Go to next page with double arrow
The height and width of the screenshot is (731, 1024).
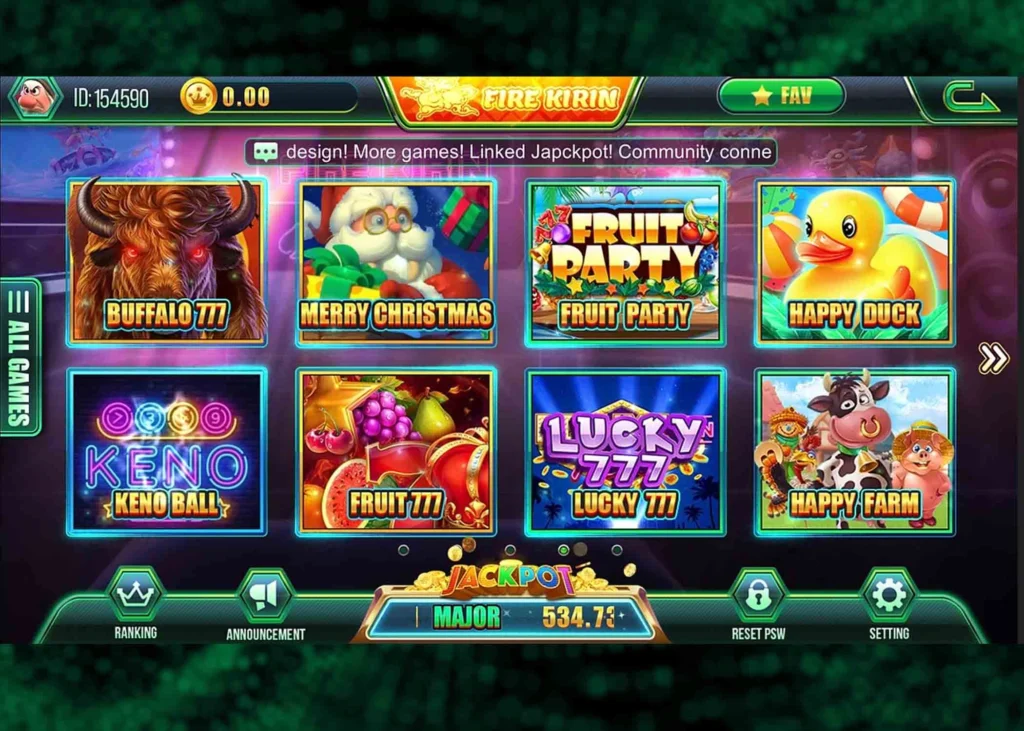(993, 358)
